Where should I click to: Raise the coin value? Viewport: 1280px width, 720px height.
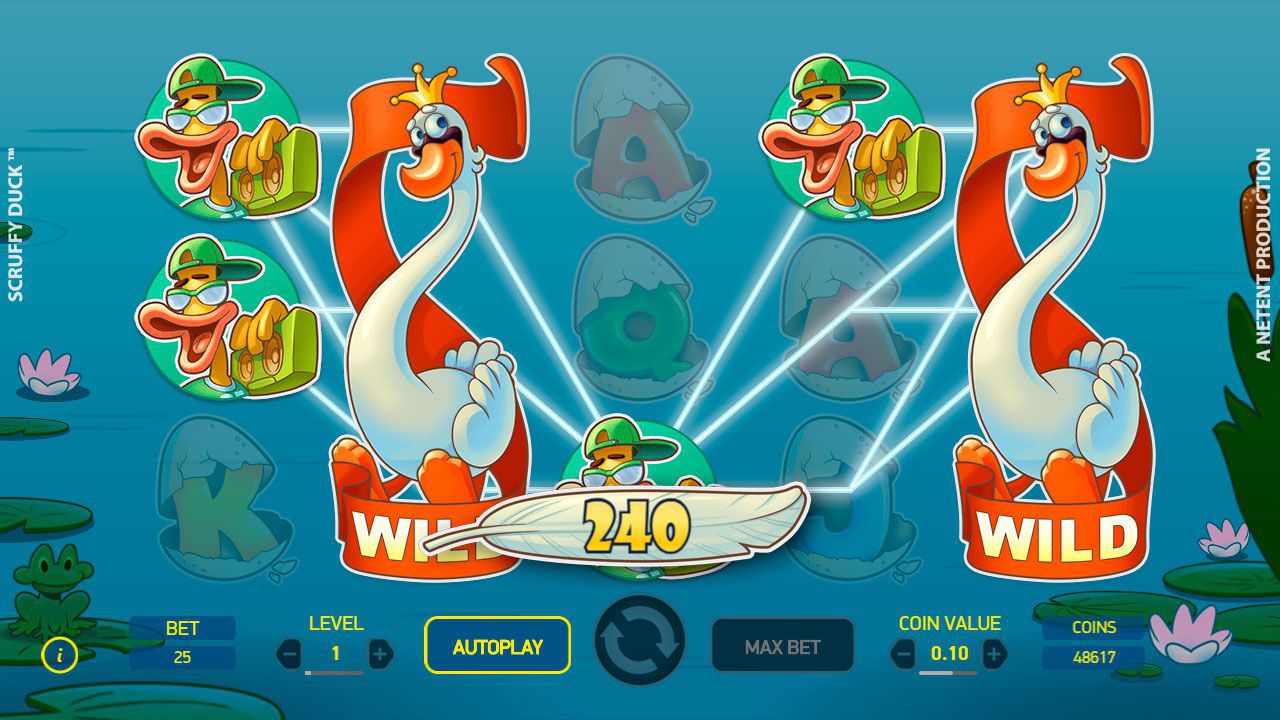tap(994, 655)
